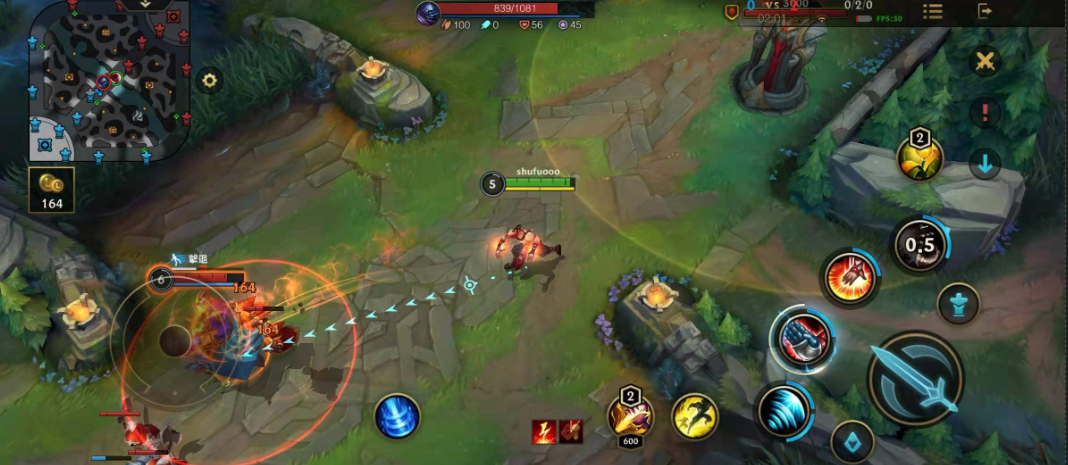Activate the blue shockwave ability
Screen dimensions: 1068x465
click(x=785, y=410)
